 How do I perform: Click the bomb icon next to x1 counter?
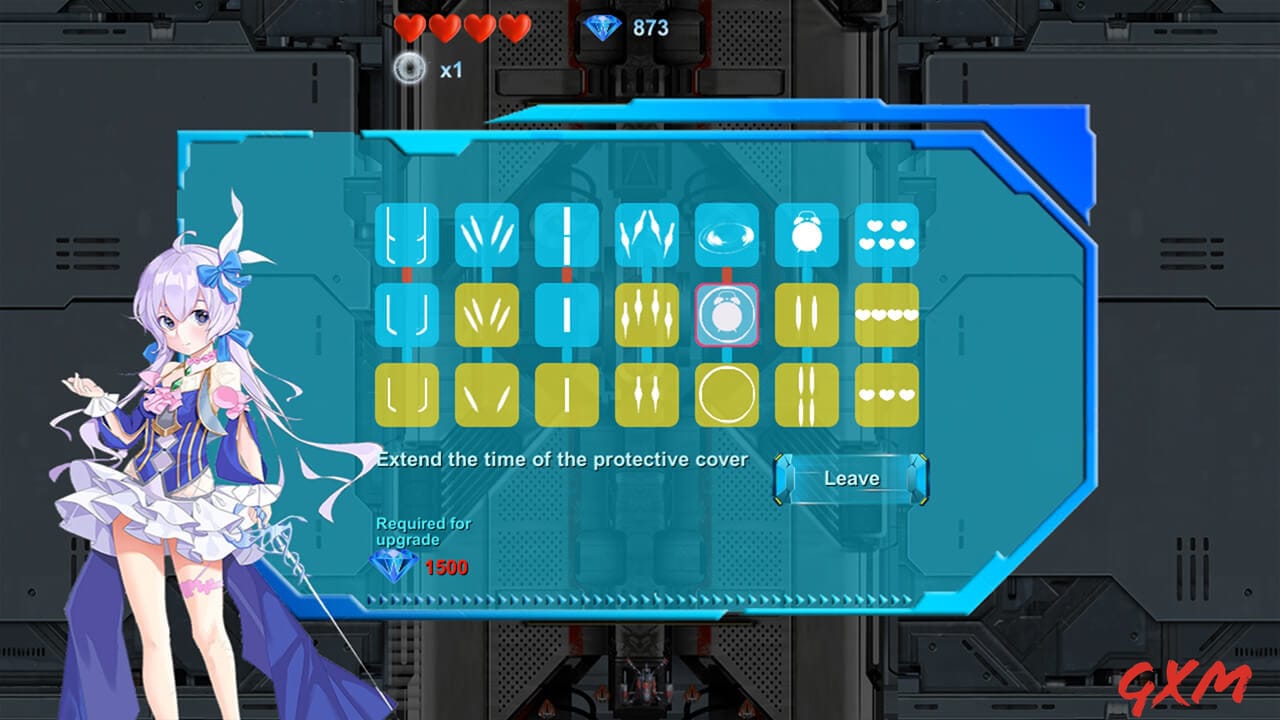tap(408, 70)
